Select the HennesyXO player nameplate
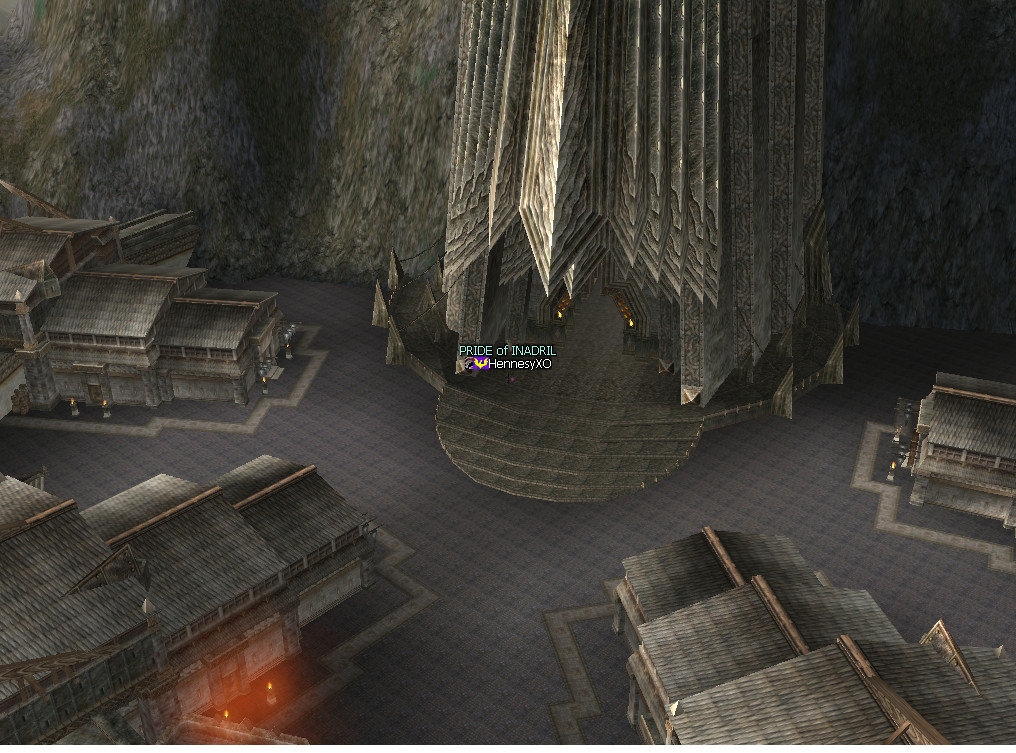This screenshot has width=1016, height=753. click(519, 364)
